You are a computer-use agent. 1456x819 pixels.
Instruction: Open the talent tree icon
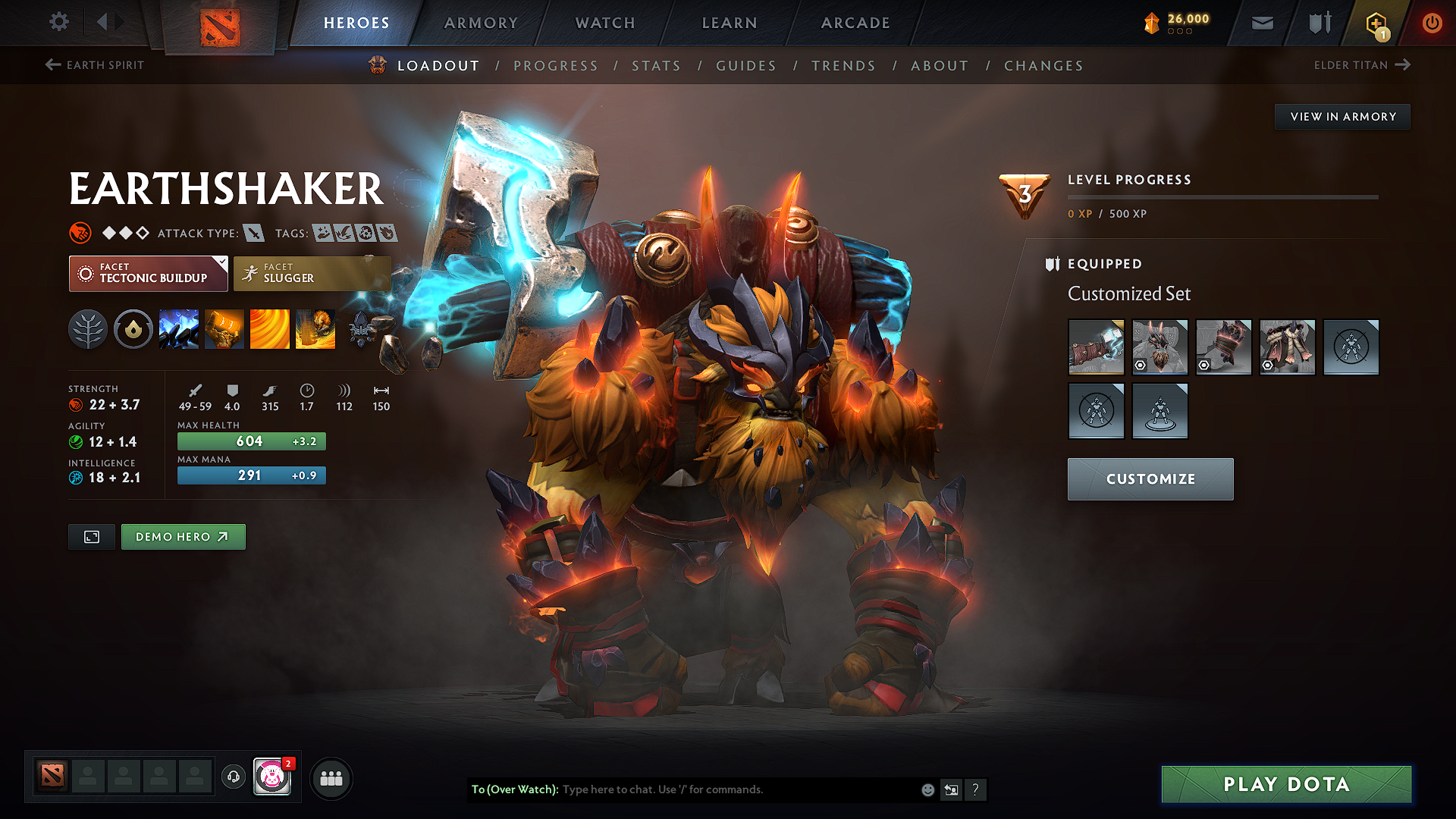tap(88, 329)
